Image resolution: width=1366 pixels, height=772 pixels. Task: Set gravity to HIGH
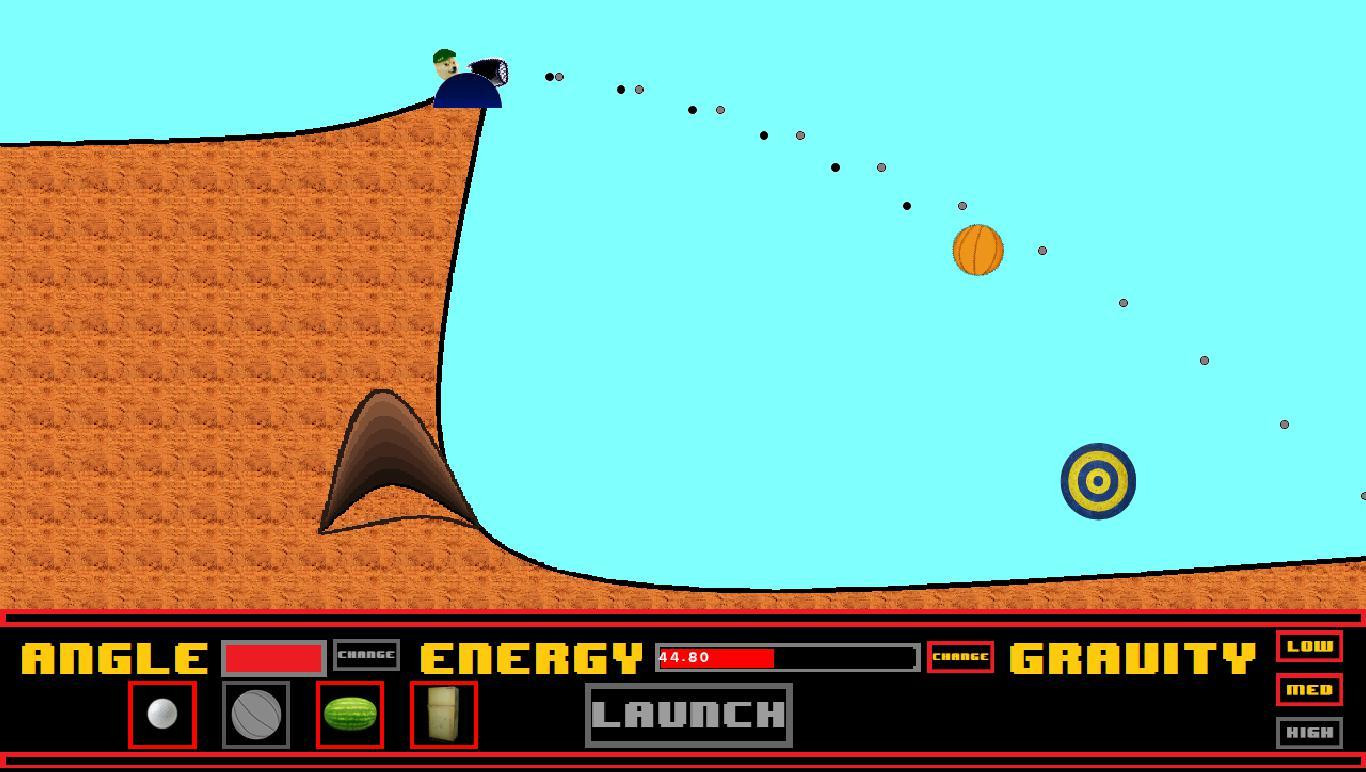click(1309, 733)
